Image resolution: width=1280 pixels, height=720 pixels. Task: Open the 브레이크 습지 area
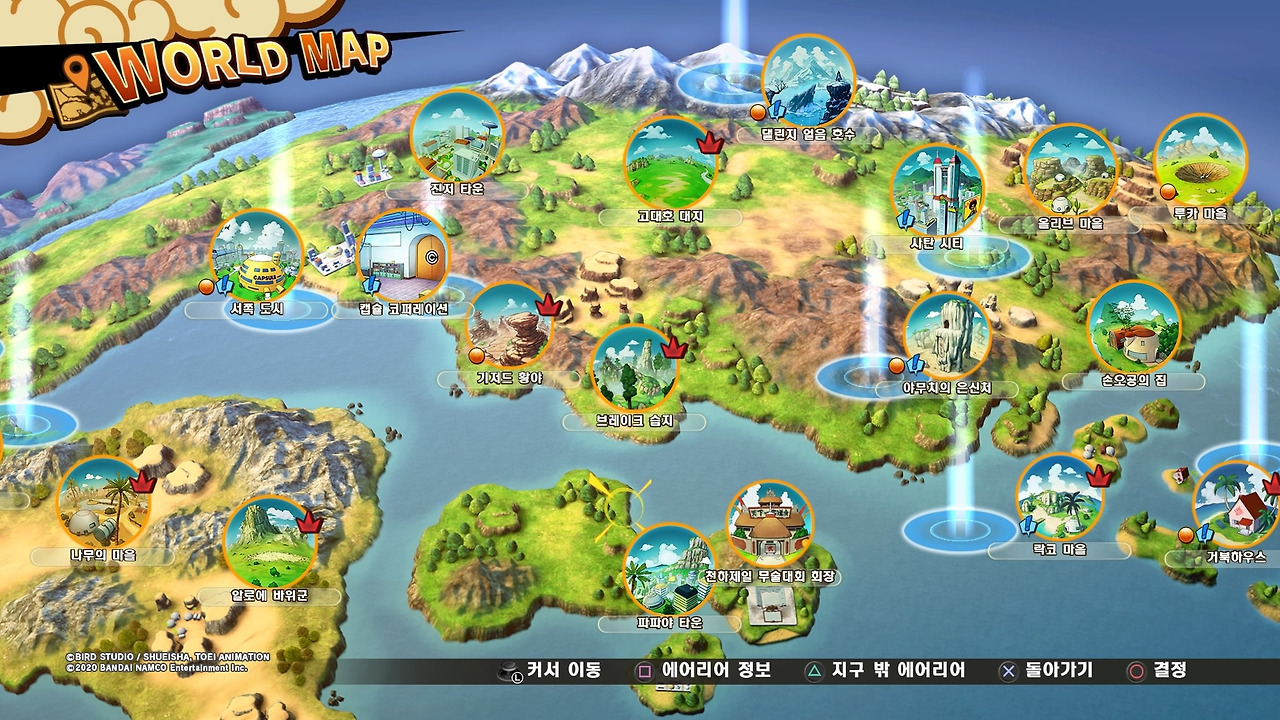[635, 368]
